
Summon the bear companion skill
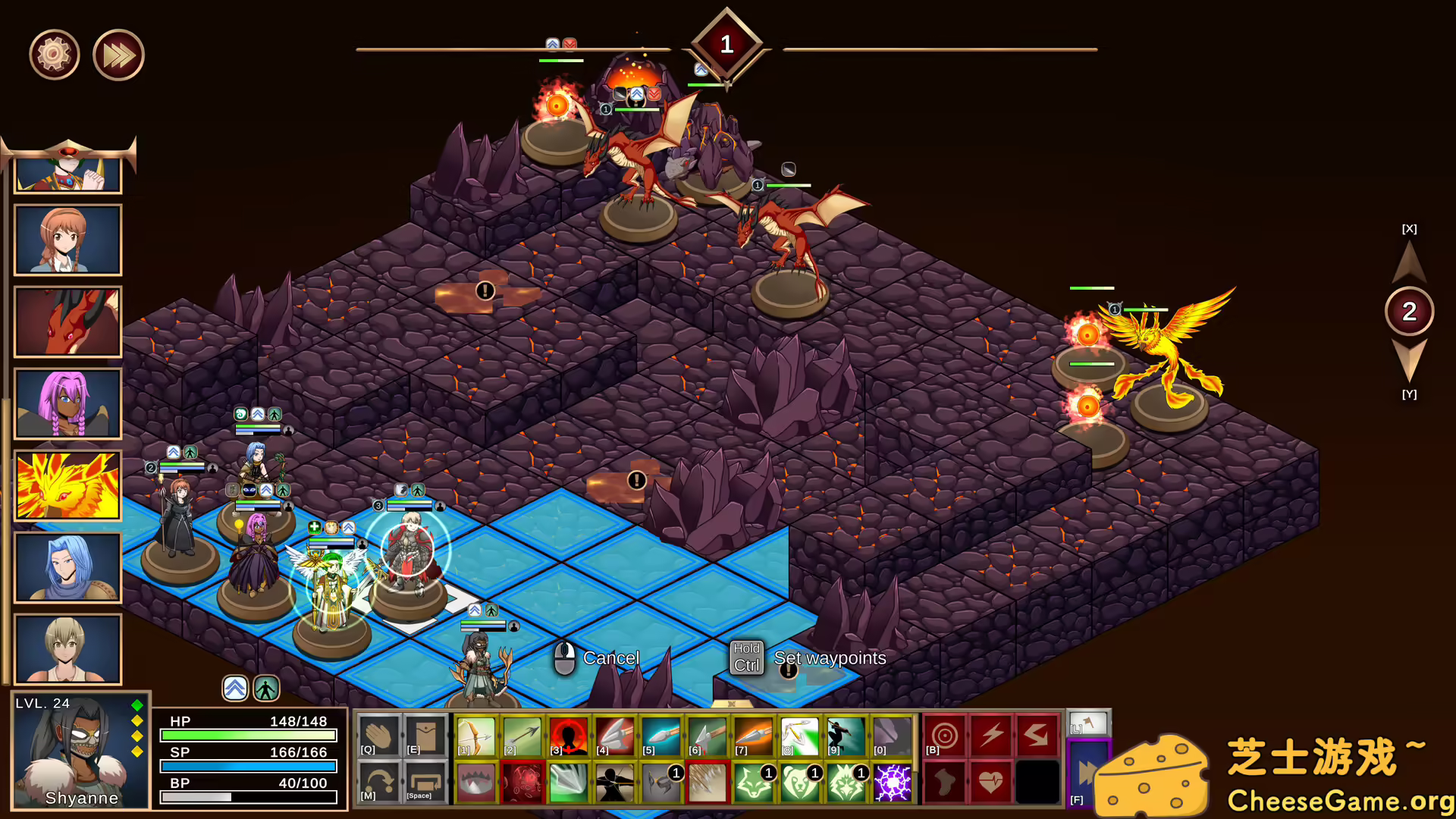[800, 783]
